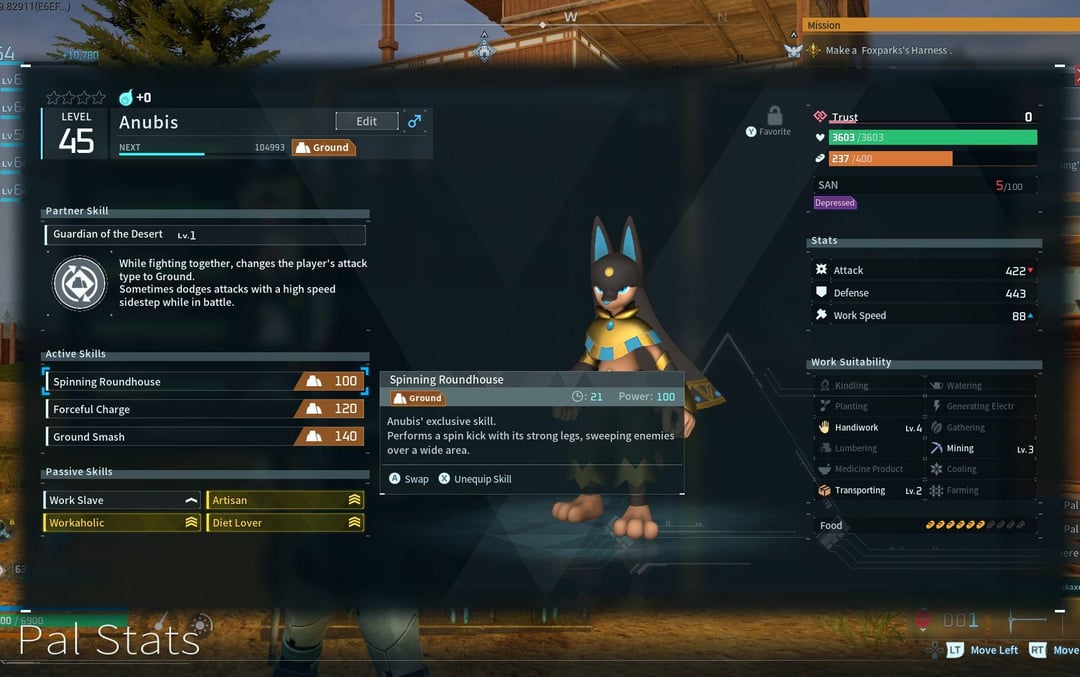Click the Depressed status tag
This screenshot has height=677, width=1080.
point(835,203)
